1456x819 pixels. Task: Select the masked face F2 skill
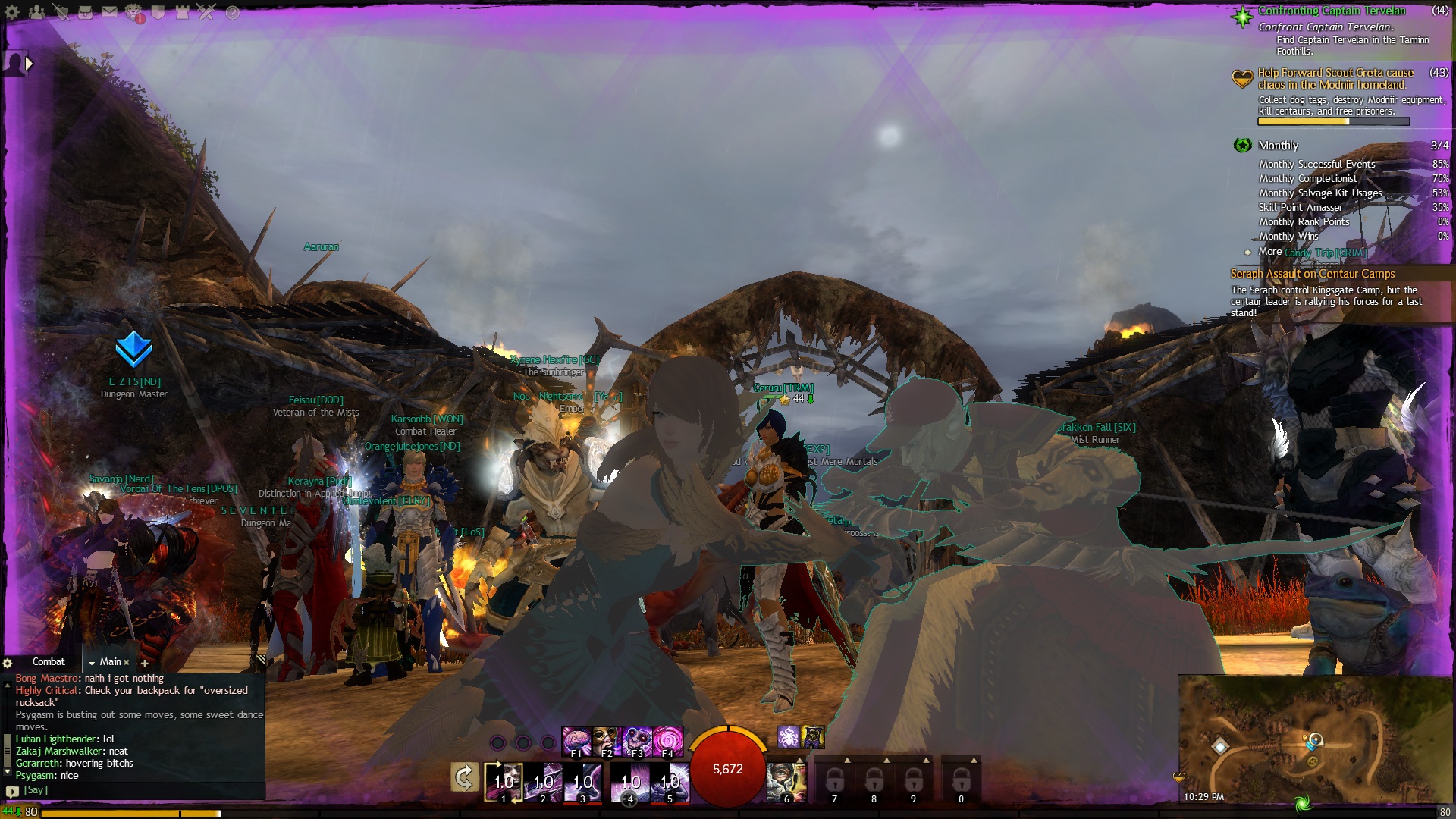click(x=607, y=741)
